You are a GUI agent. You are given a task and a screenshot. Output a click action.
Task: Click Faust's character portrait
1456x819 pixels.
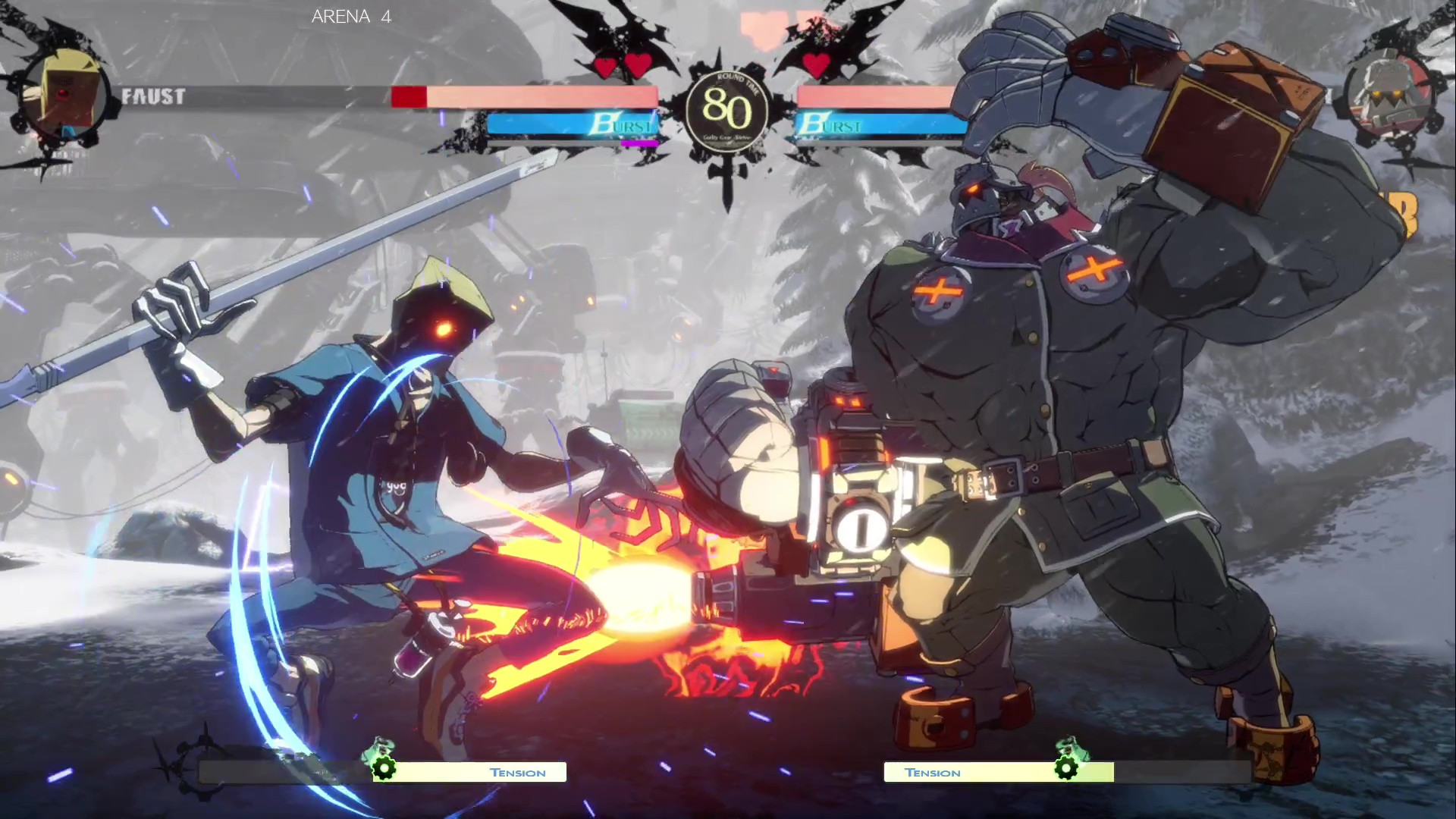(66, 96)
